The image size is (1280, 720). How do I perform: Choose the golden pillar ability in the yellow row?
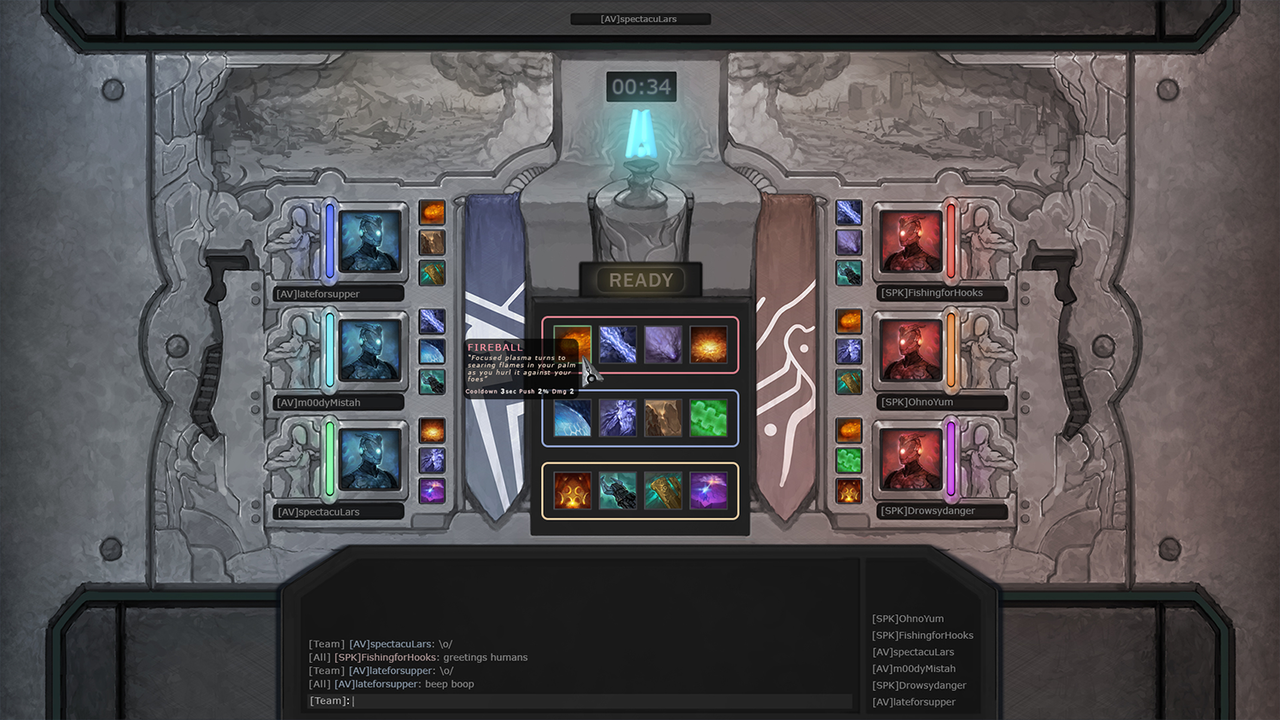663,491
